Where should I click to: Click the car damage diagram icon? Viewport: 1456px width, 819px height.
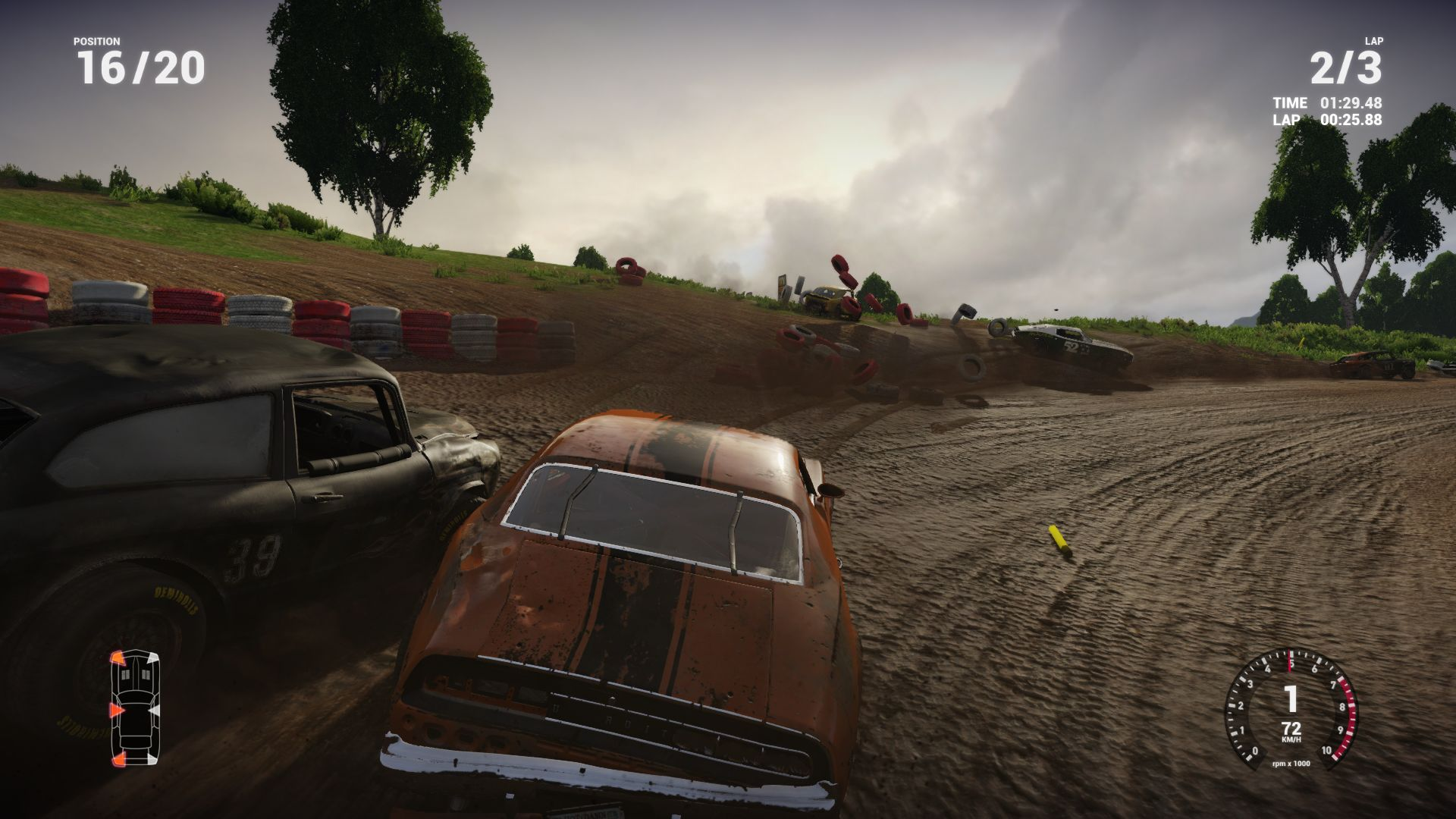pyautogui.click(x=136, y=707)
